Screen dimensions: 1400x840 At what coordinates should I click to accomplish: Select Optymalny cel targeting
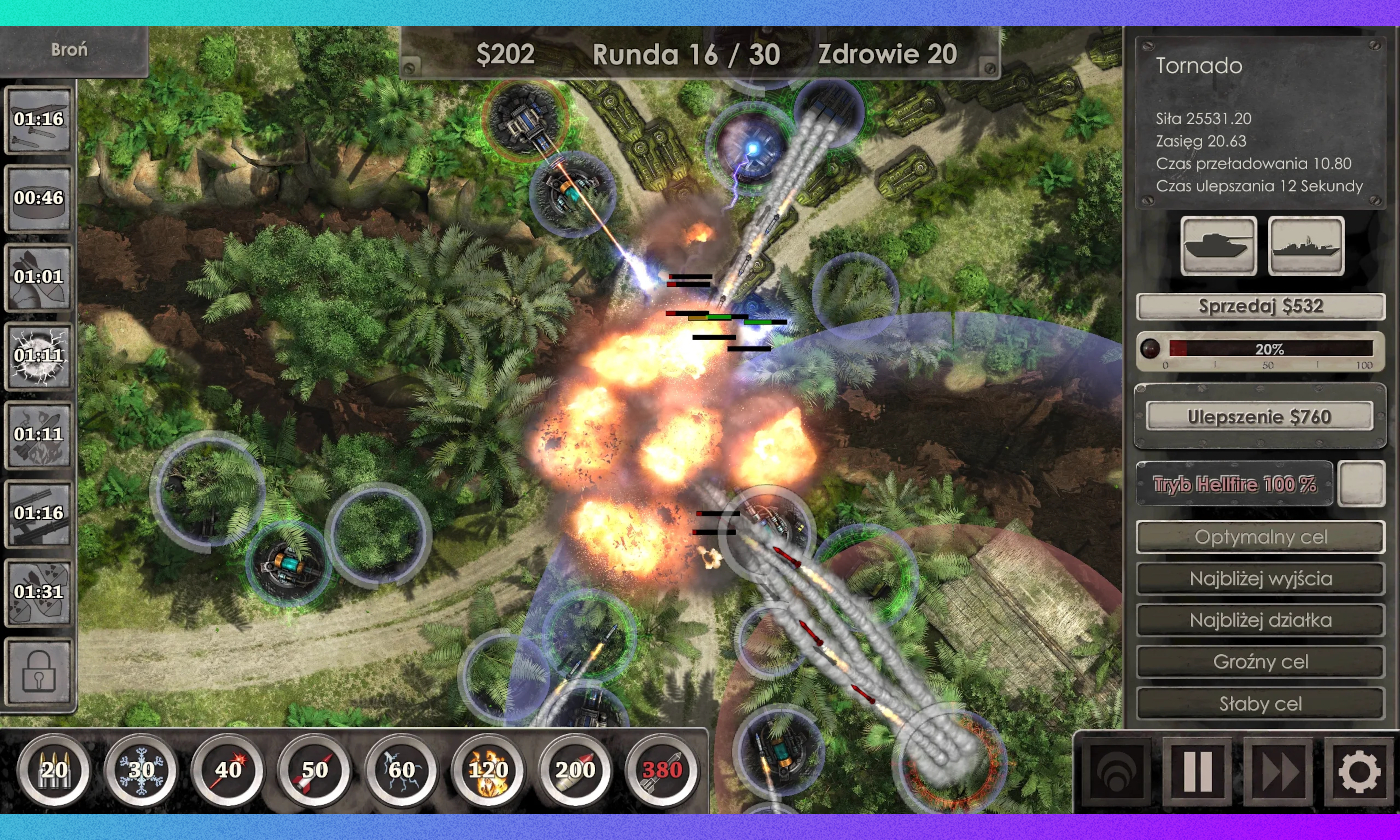point(1260,537)
